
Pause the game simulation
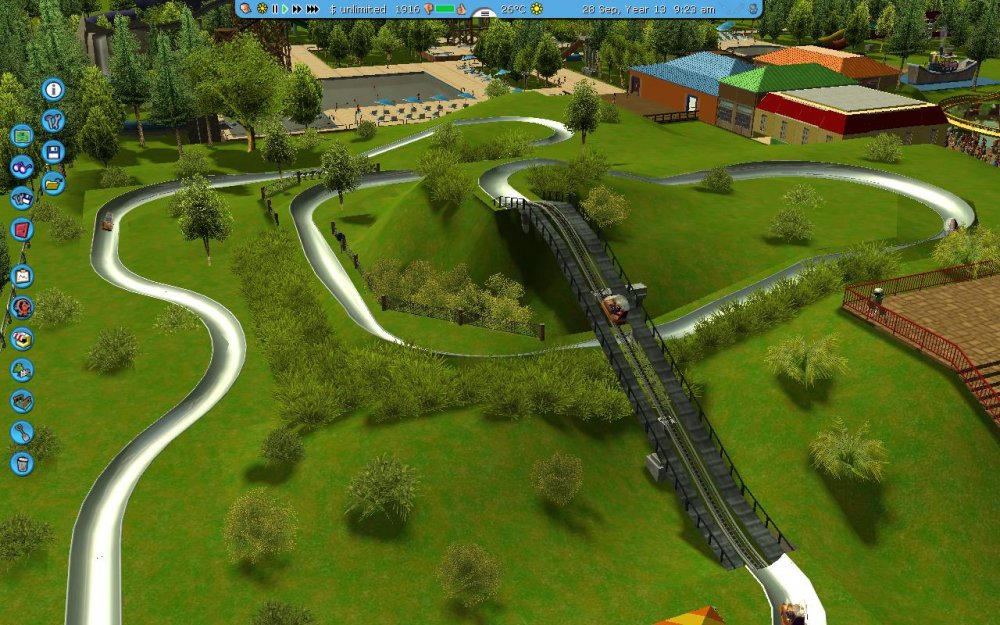pos(275,9)
